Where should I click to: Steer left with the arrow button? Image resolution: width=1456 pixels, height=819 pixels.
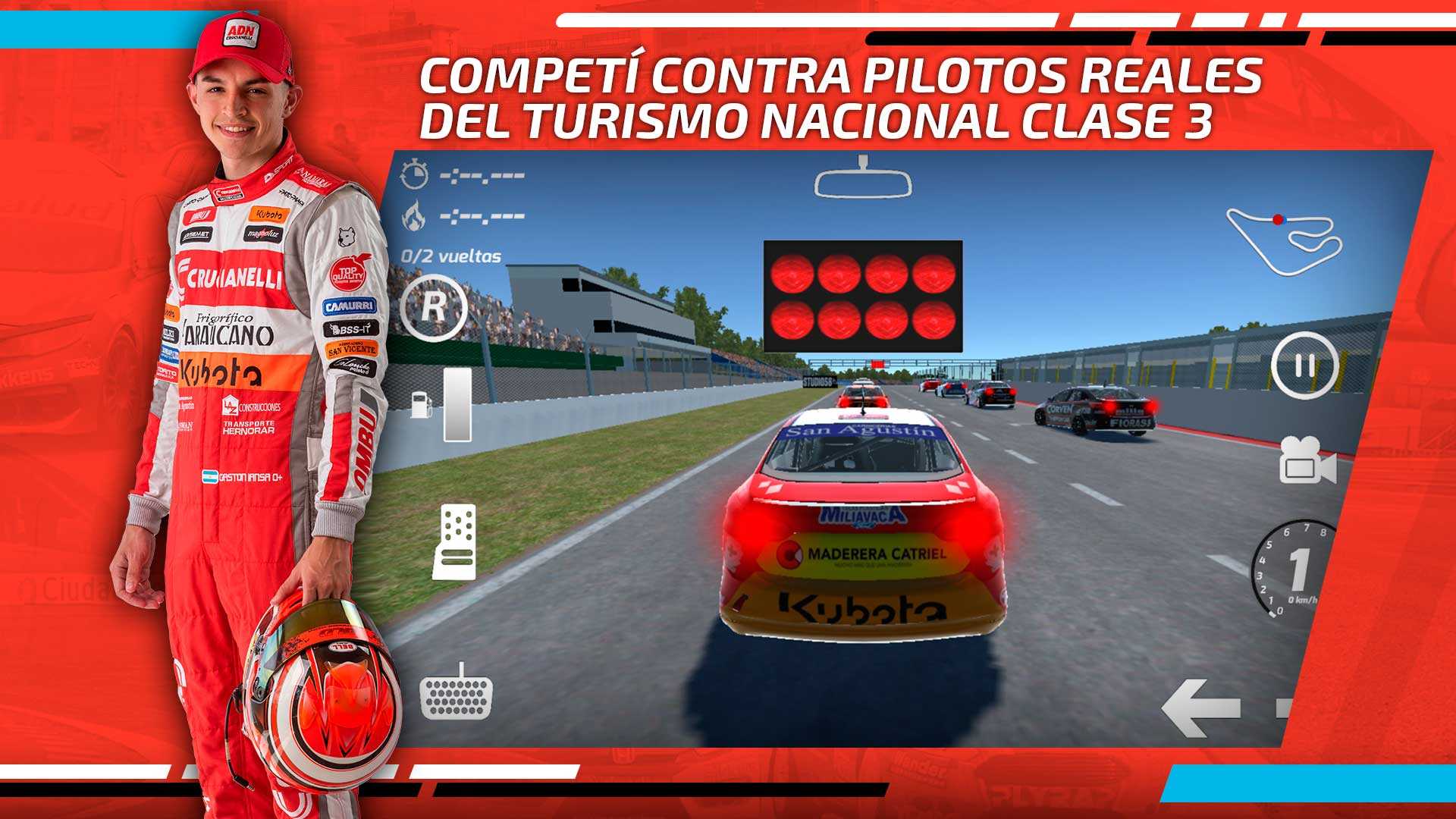[1201, 708]
